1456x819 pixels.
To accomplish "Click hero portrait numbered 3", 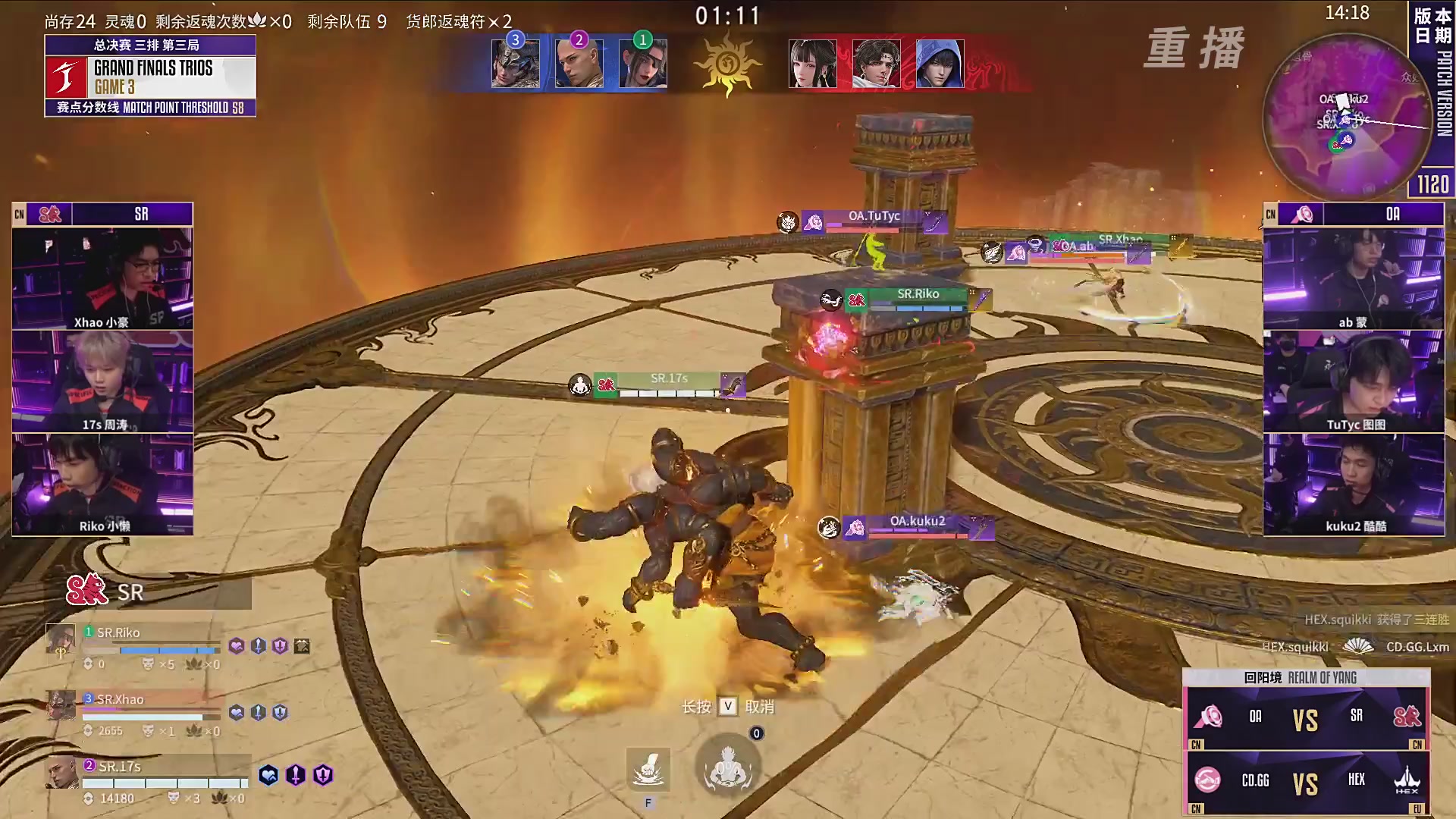I will click(x=516, y=63).
